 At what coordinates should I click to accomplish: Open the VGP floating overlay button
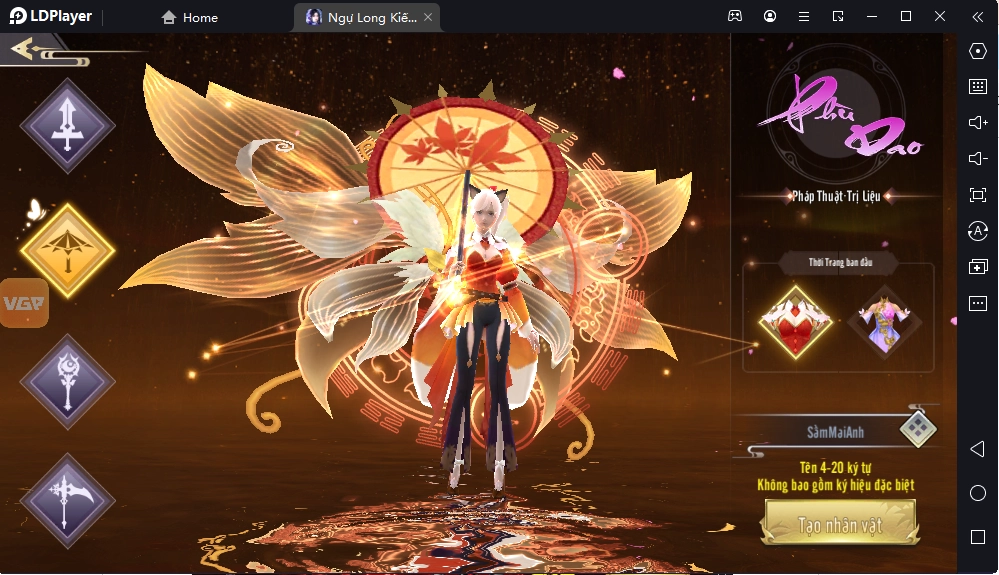click(24, 303)
